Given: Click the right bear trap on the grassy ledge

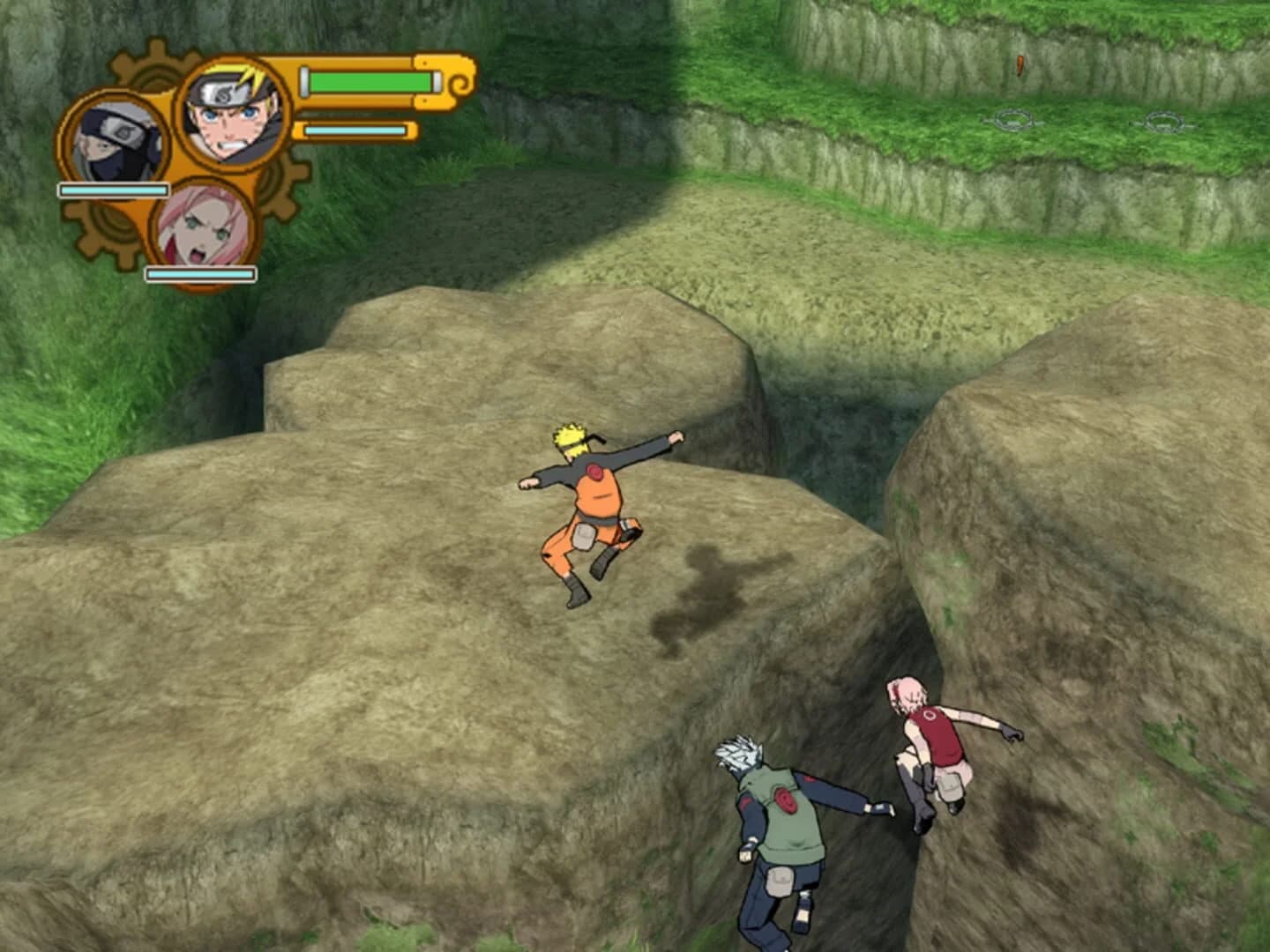Looking at the screenshot, I should [1164, 120].
